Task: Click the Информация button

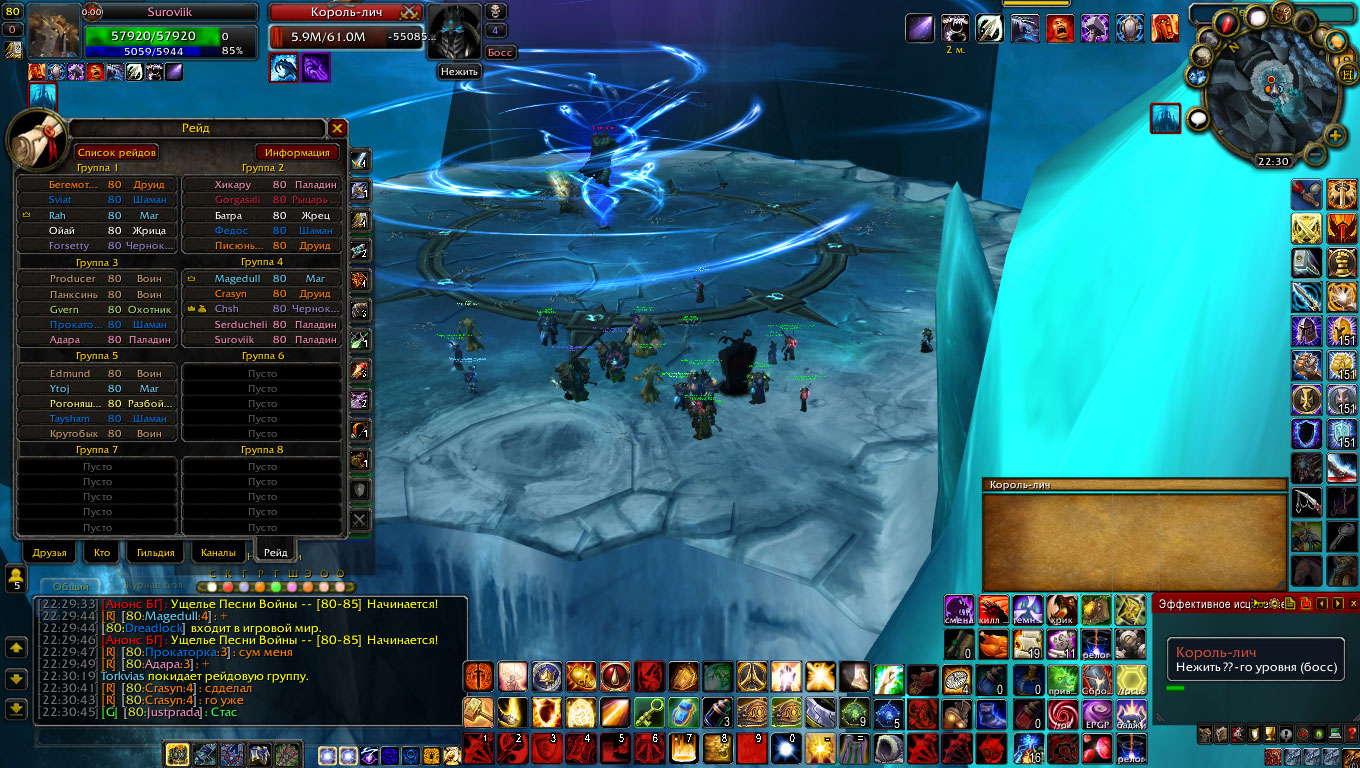Action: [297, 152]
